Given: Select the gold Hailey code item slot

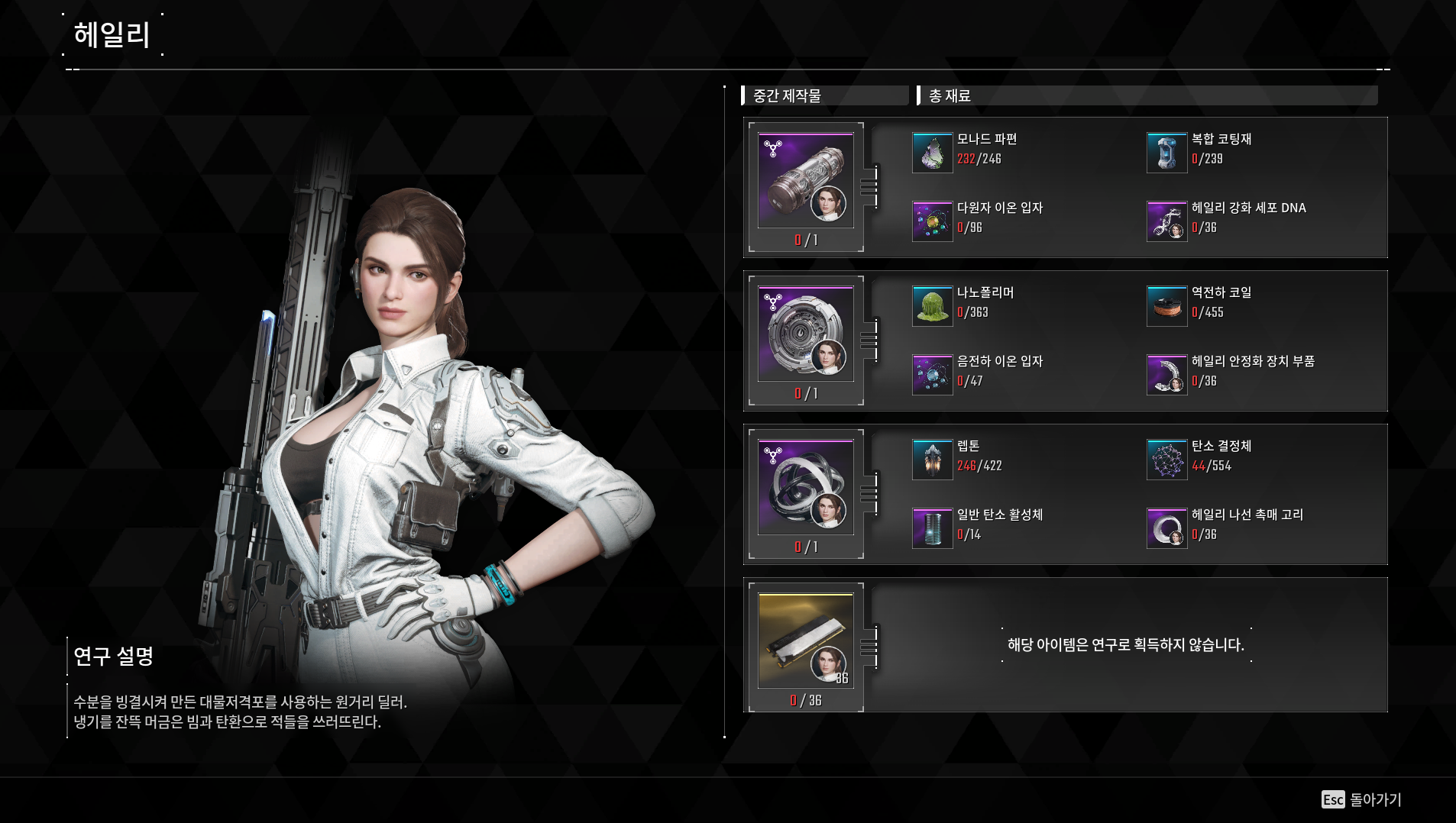Looking at the screenshot, I should coord(805,641).
